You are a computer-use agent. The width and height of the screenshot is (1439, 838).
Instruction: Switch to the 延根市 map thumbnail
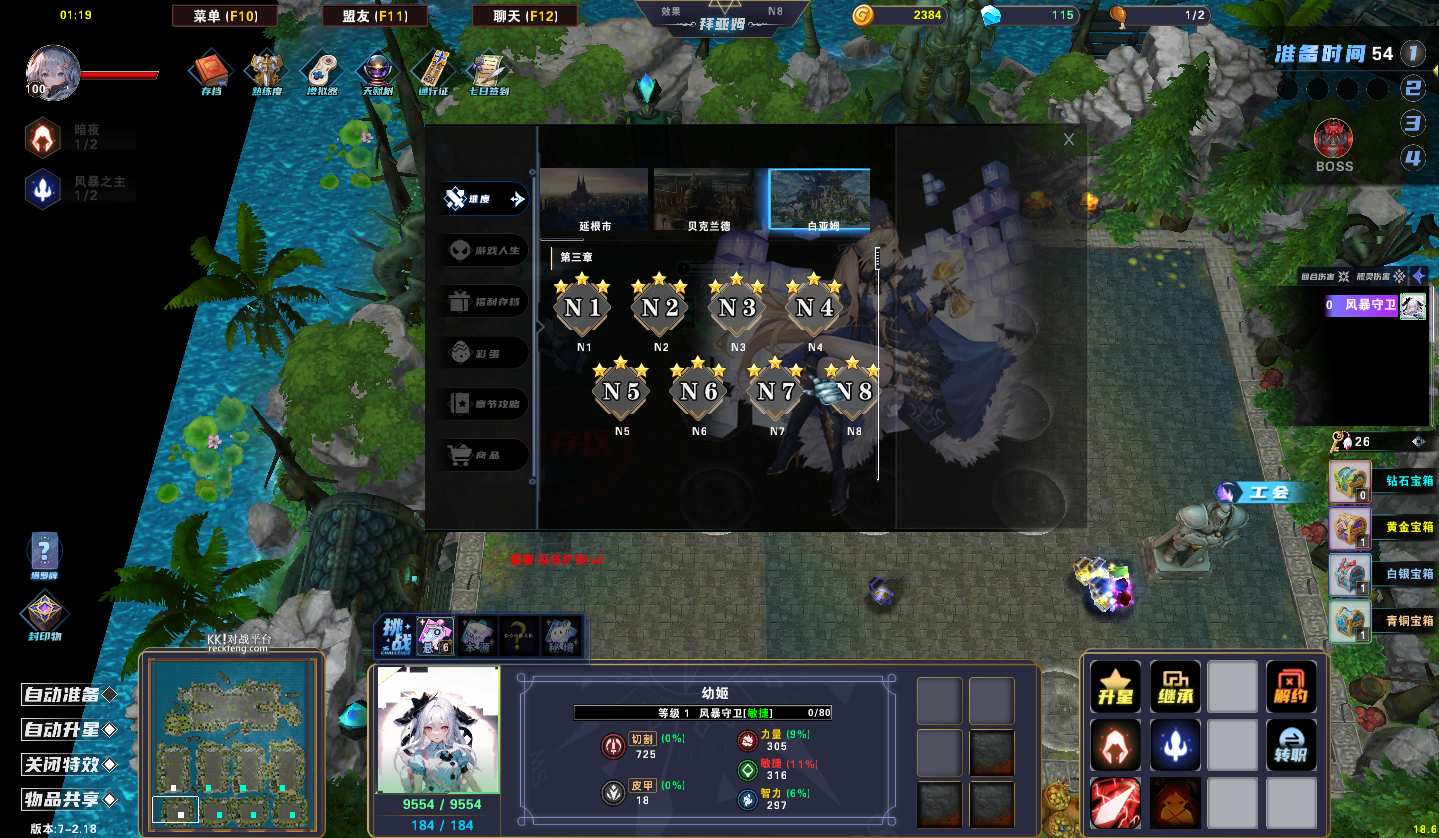click(595, 200)
